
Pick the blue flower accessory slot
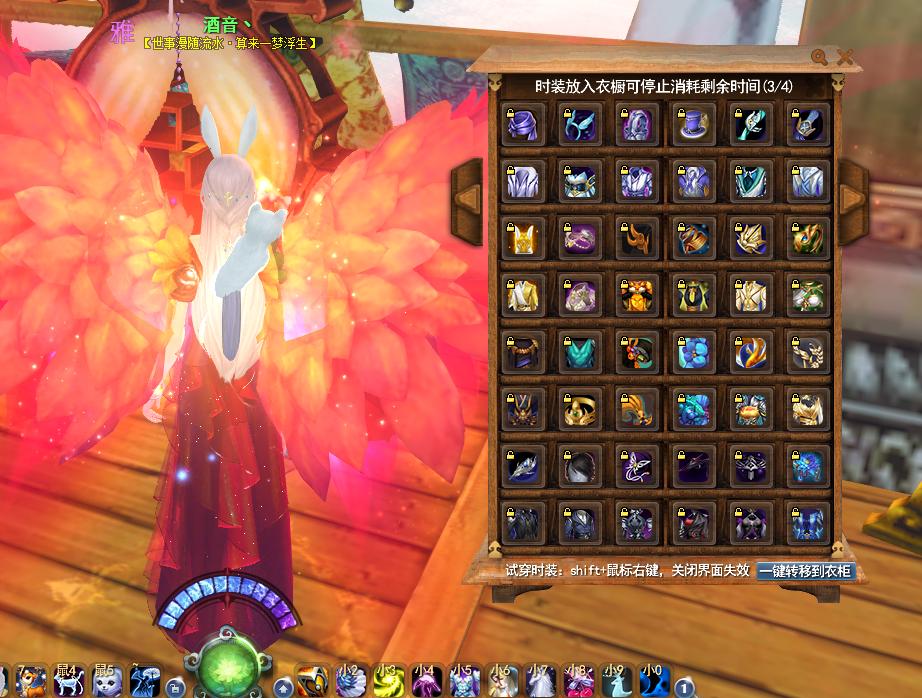point(694,353)
